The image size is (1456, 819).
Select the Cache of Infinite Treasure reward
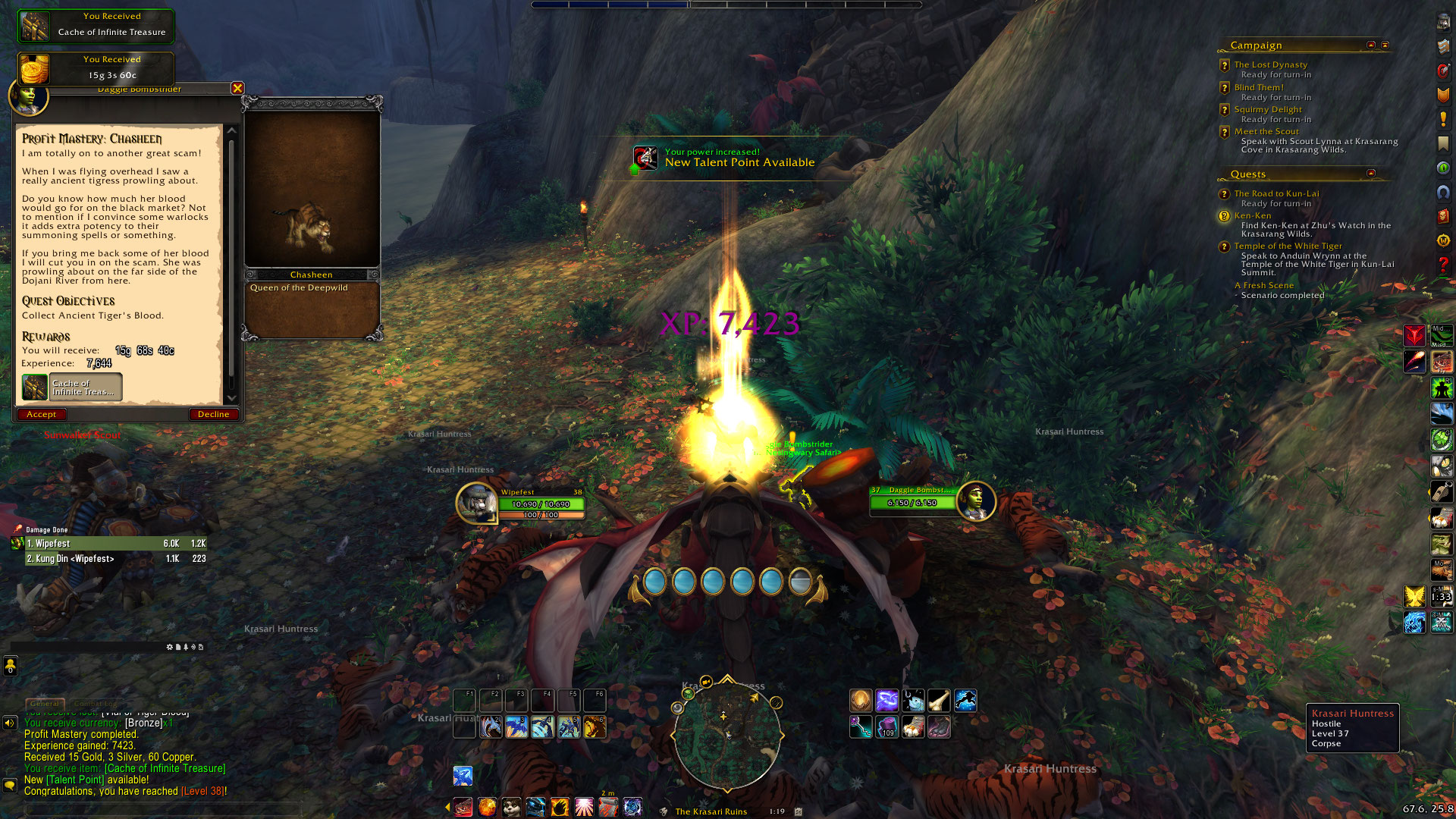coord(72,388)
